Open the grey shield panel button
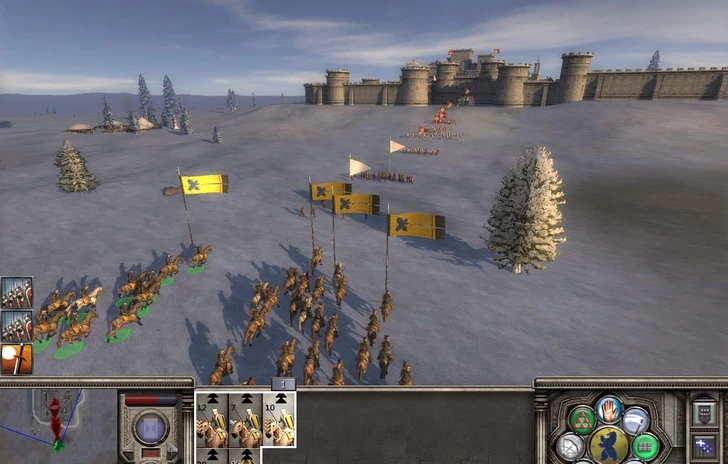The image size is (728, 464). pyautogui.click(x=704, y=412)
